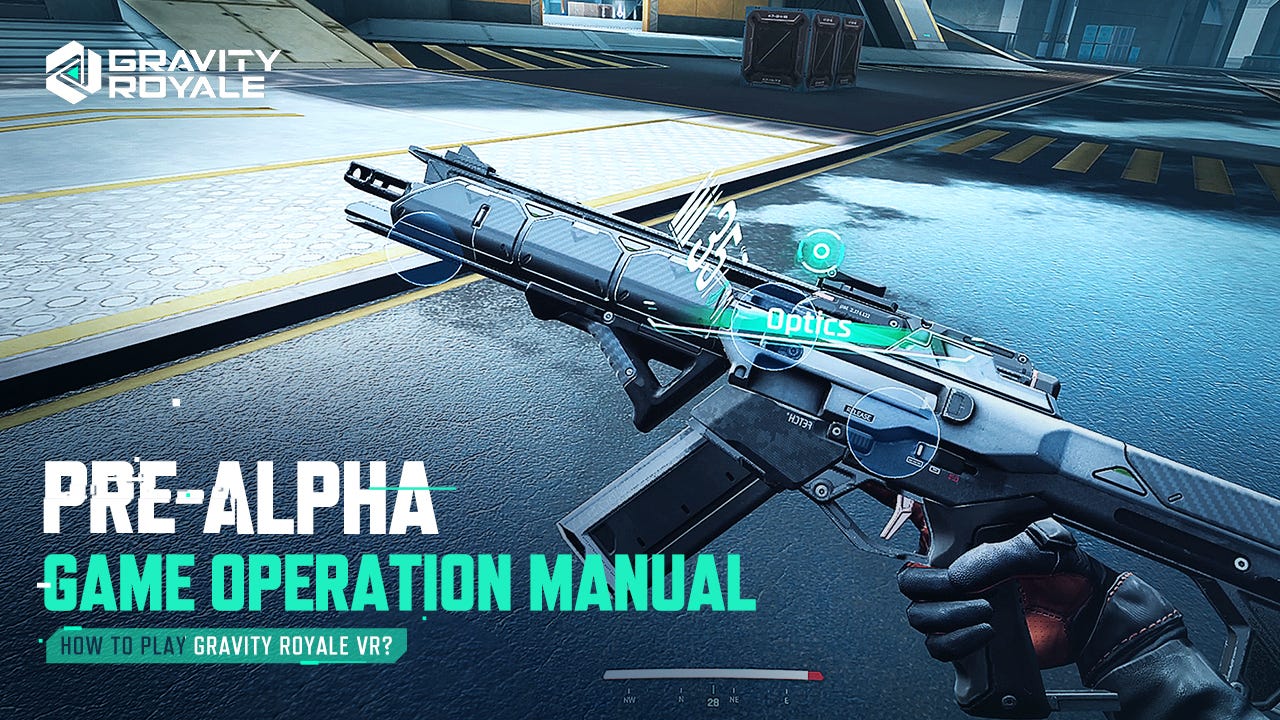Toggle the white indicator switch below the release circle

coord(920,452)
